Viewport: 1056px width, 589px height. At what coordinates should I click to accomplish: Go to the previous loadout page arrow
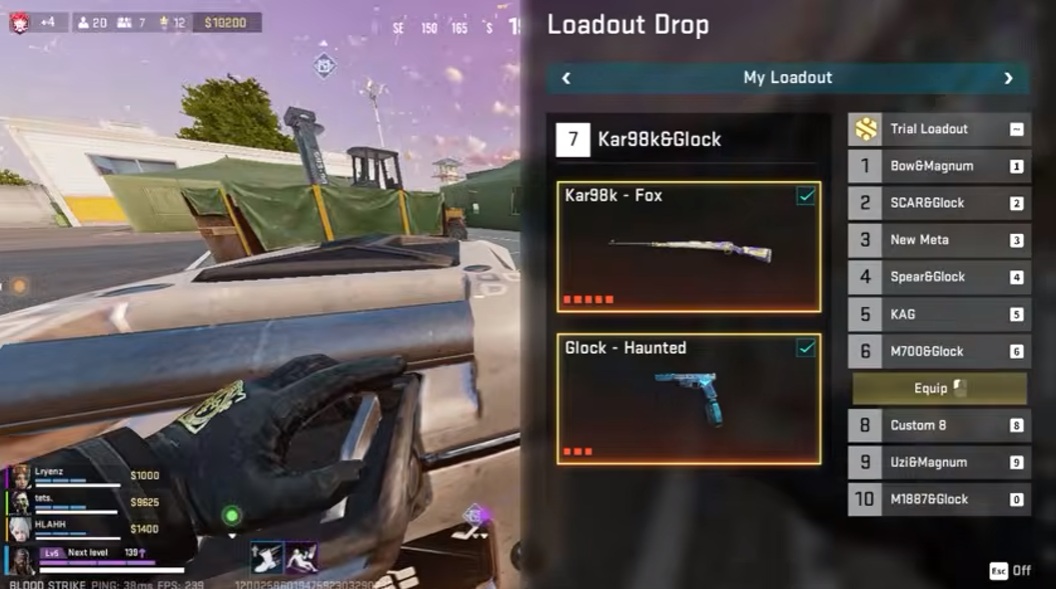[x=566, y=78]
